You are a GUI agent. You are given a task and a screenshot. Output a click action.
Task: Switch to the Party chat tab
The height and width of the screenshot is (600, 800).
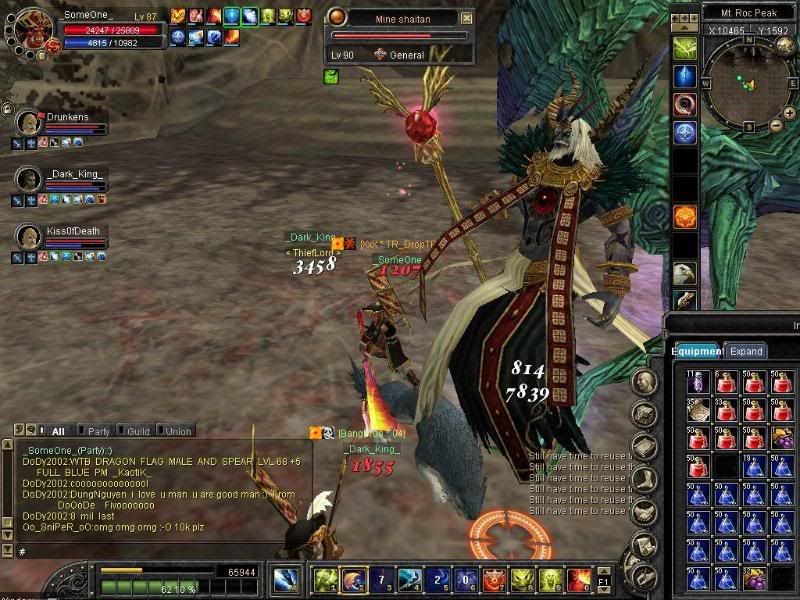coord(99,431)
